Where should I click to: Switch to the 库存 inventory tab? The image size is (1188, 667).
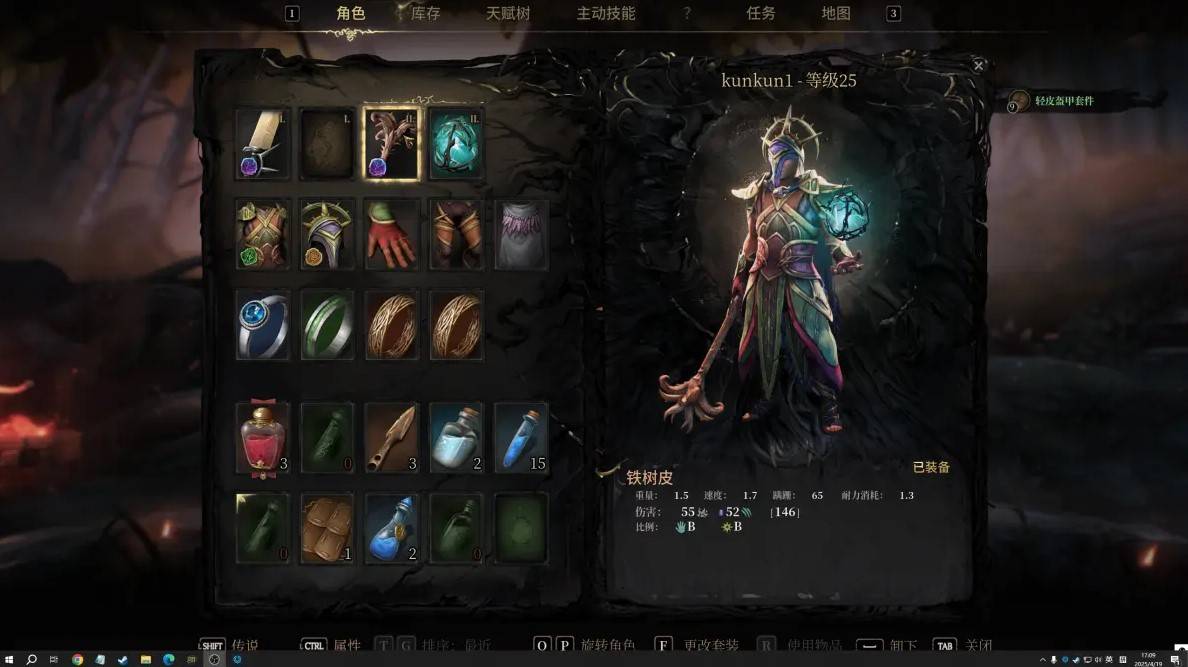pyautogui.click(x=426, y=14)
